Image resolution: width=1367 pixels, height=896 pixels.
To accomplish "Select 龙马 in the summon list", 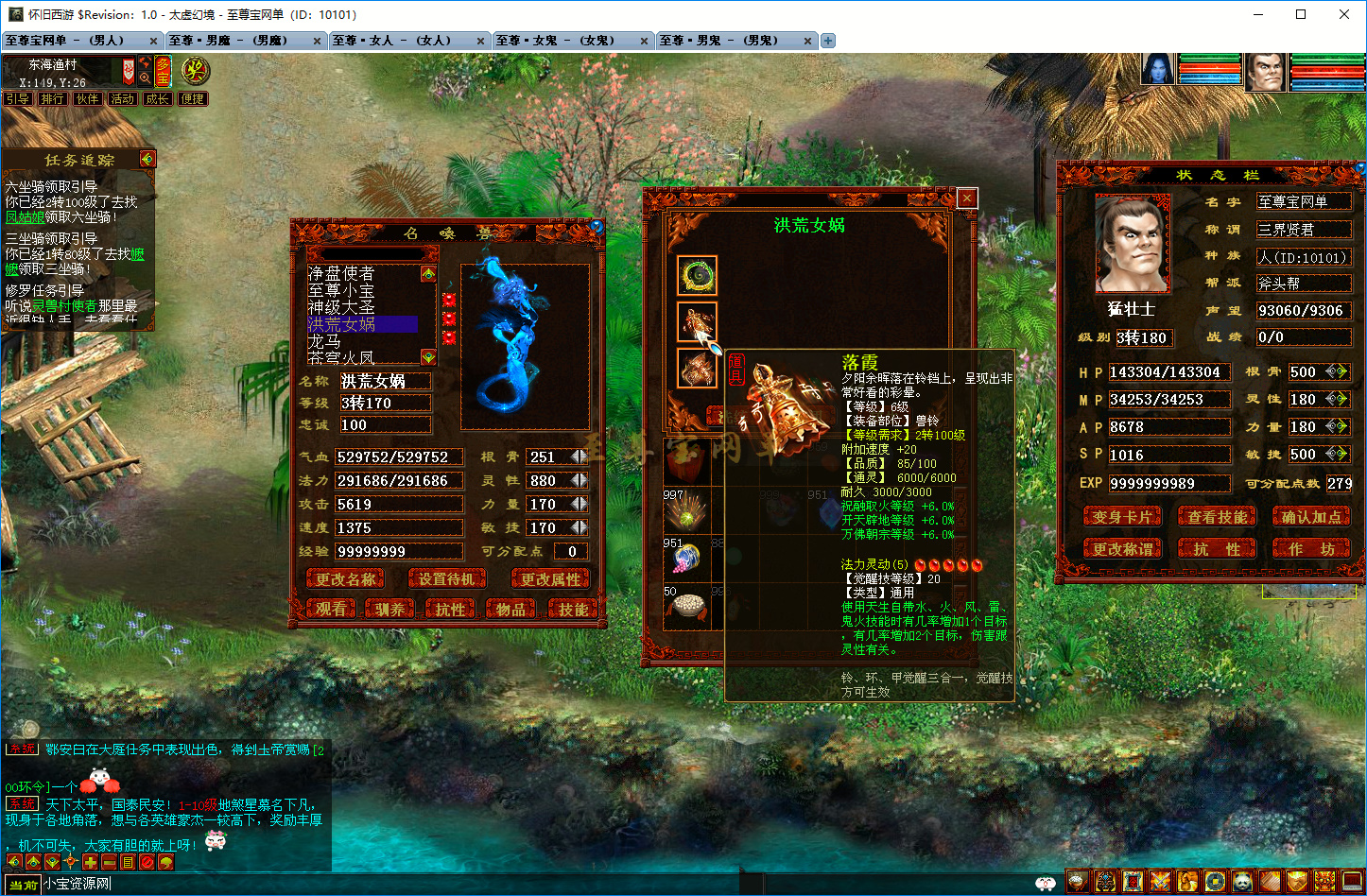I will [x=324, y=341].
